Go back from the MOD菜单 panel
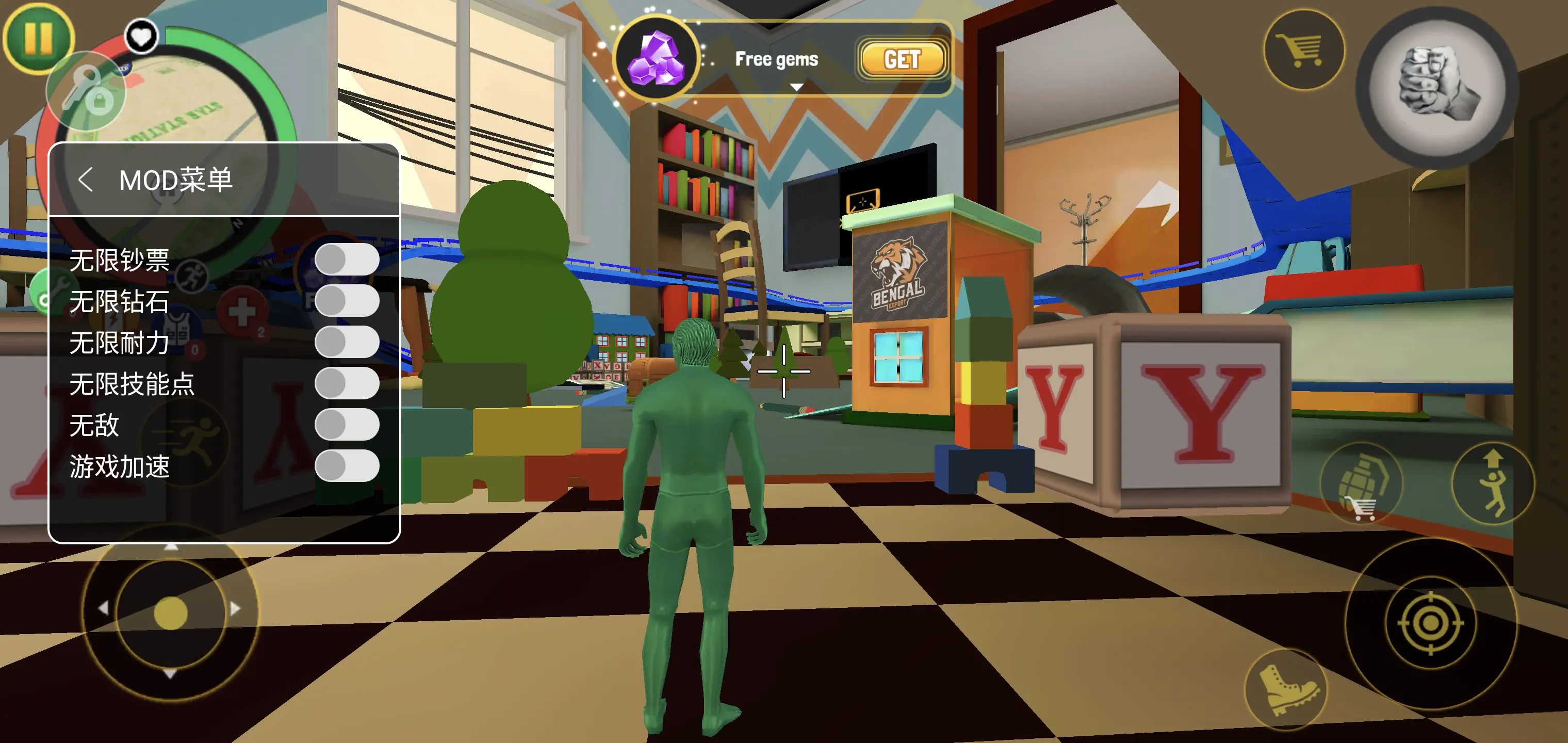 coord(86,180)
